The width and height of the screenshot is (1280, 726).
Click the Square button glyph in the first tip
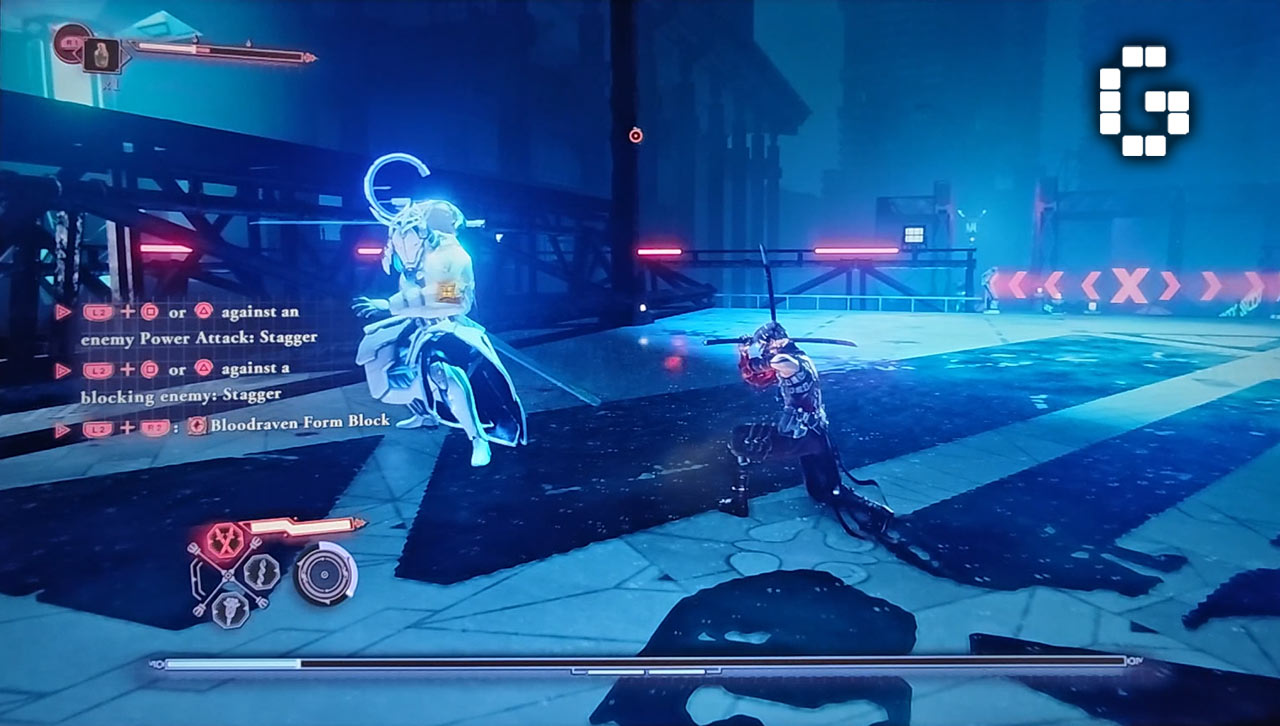tap(151, 311)
